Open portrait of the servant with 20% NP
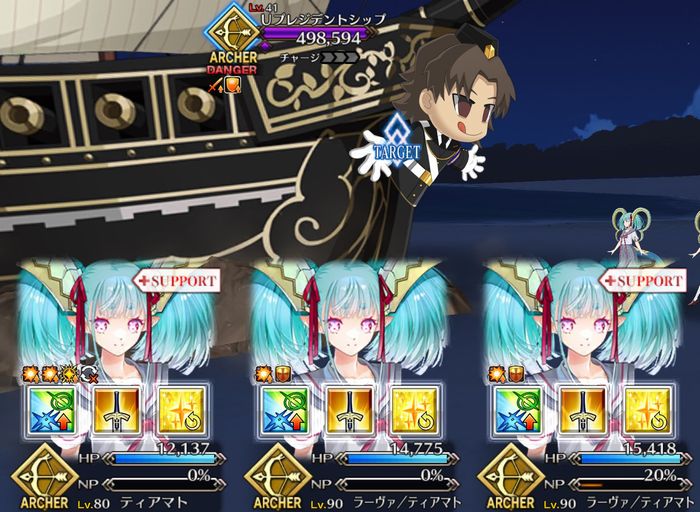 click(582, 320)
